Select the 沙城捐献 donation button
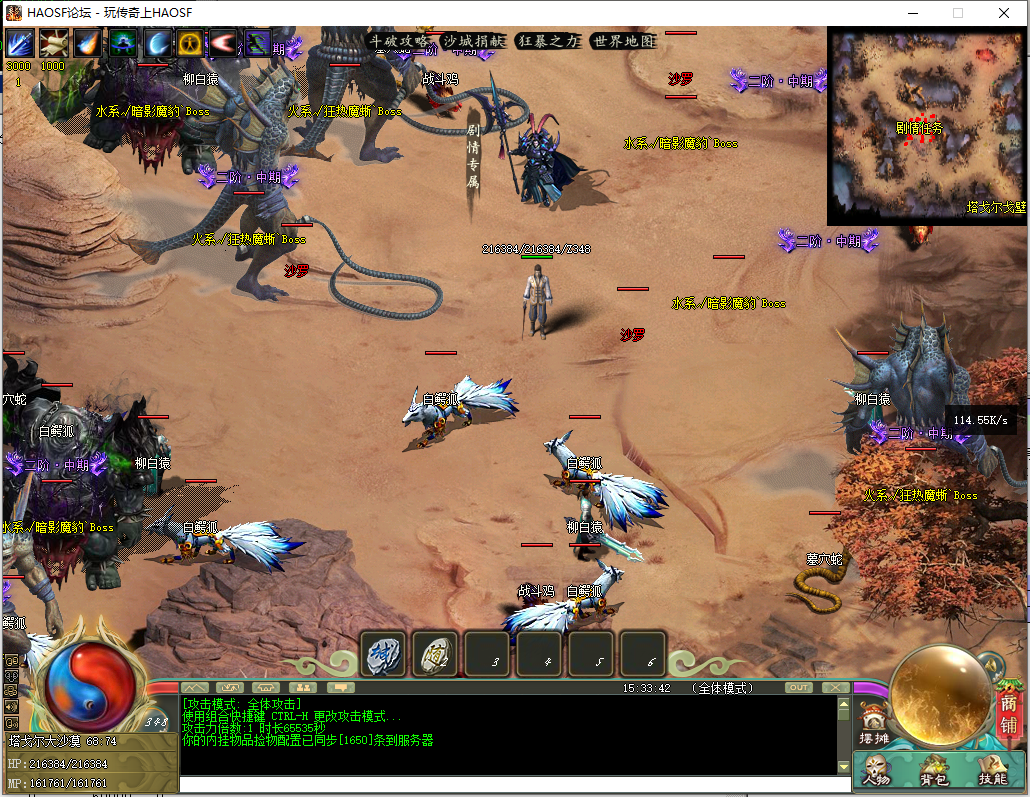 coord(474,42)
